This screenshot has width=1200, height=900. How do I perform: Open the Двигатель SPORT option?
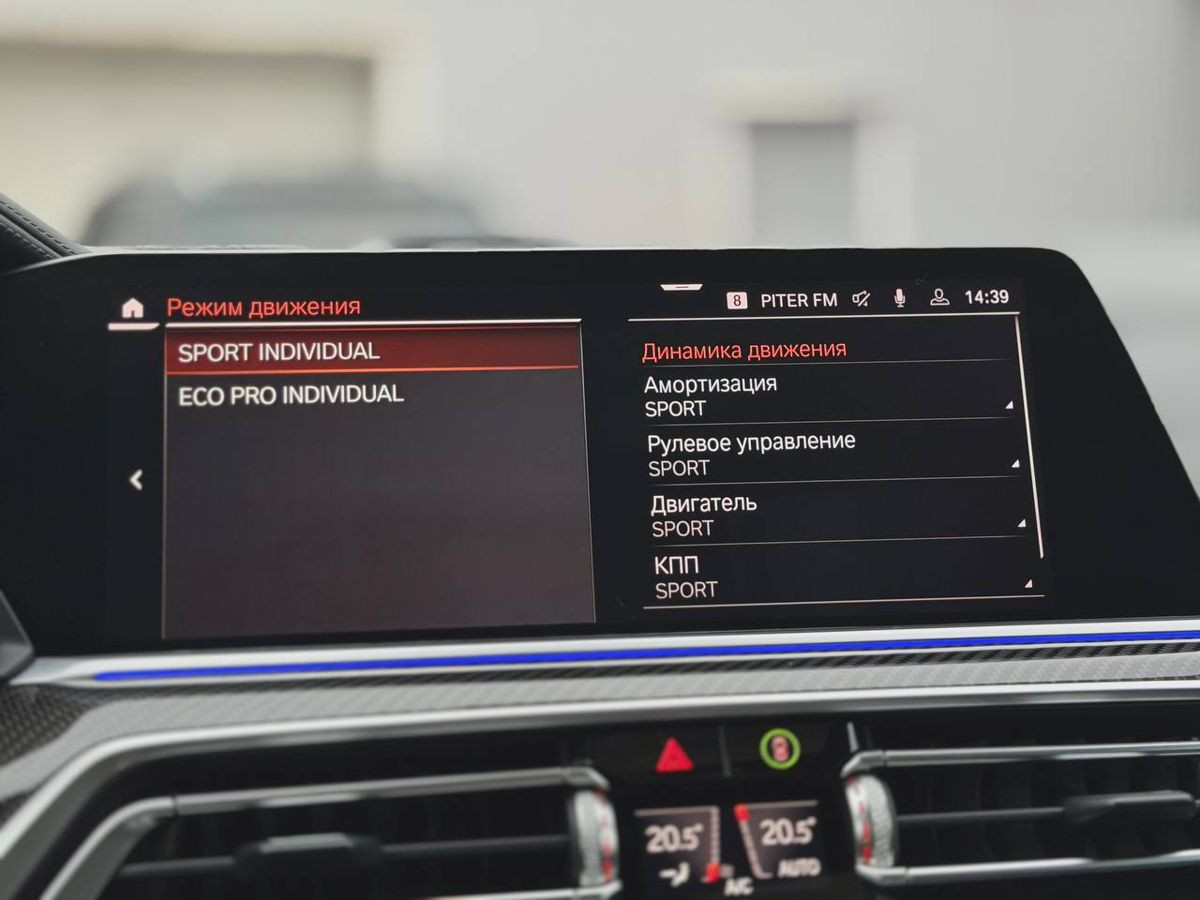click(x=834, y=515)
